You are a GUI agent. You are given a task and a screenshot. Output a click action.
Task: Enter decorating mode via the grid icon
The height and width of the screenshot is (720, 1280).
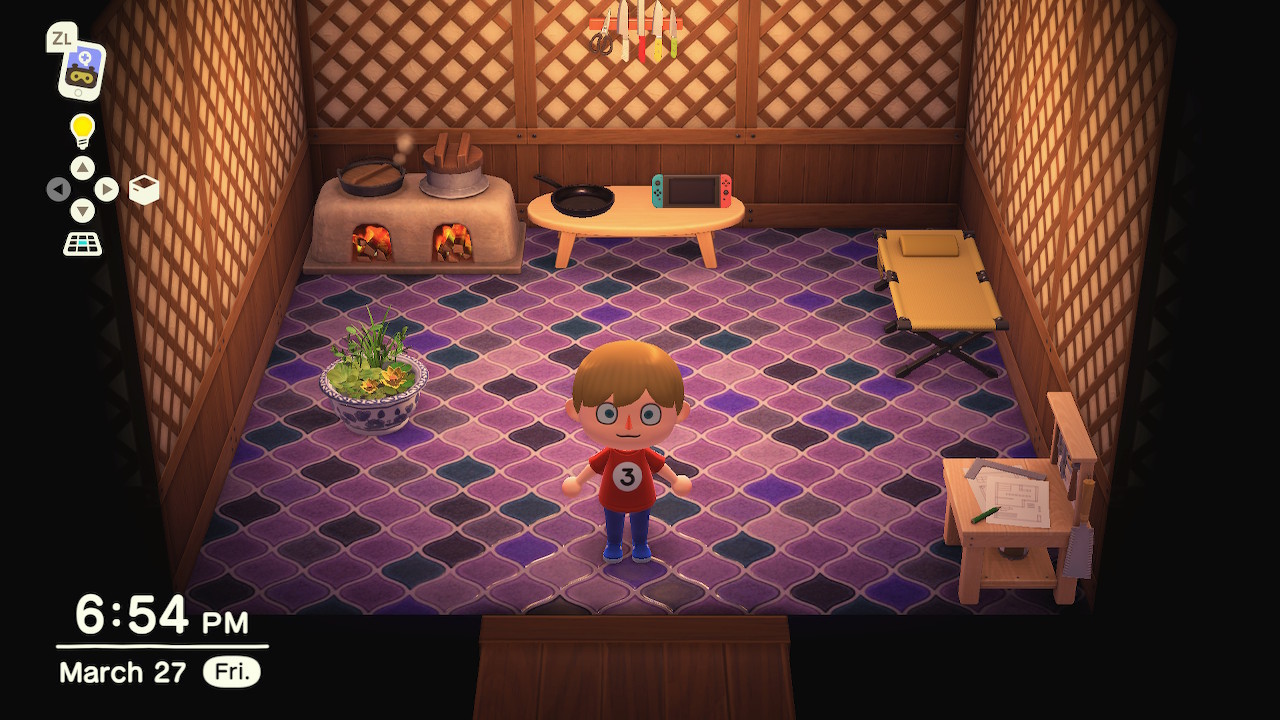coord(82,243)
